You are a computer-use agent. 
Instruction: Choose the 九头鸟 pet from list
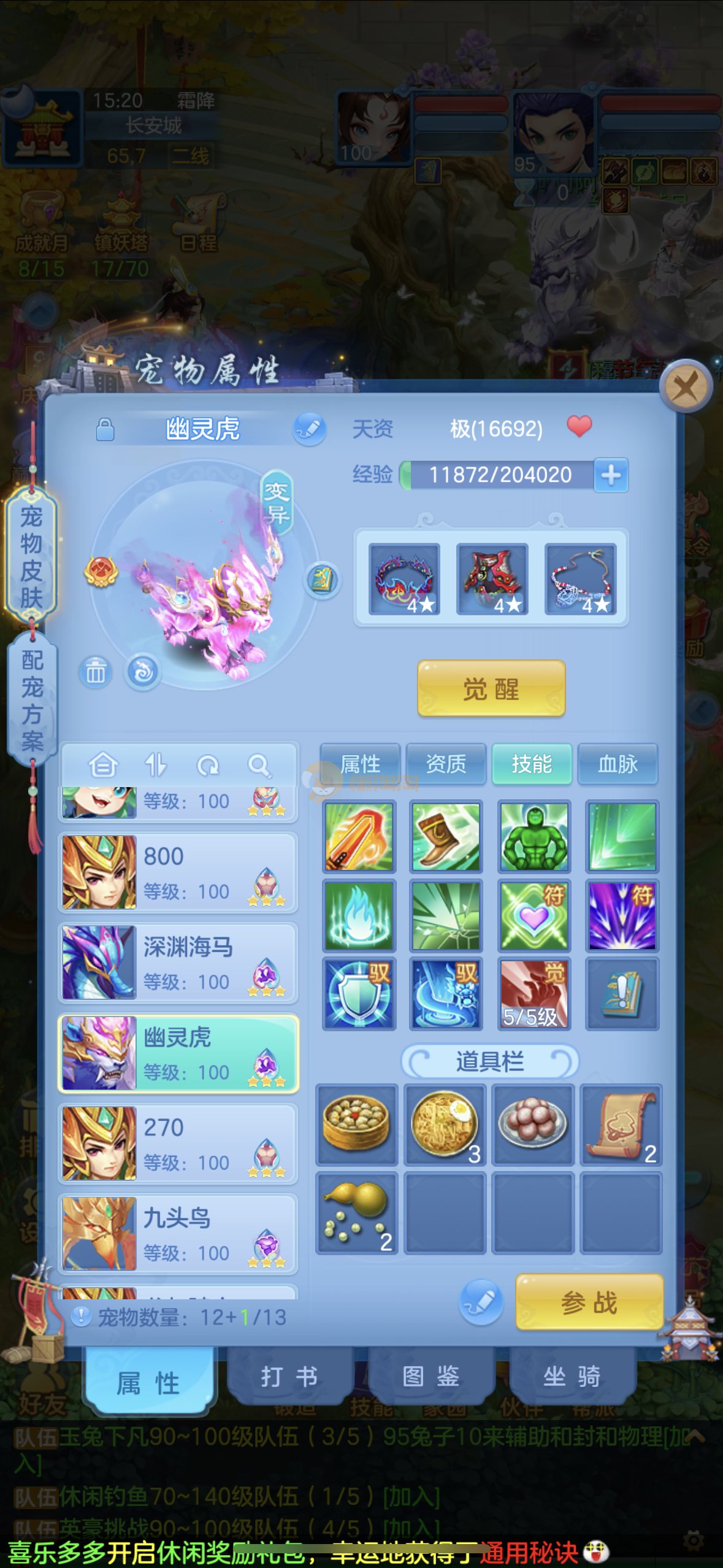point(178,1234)
